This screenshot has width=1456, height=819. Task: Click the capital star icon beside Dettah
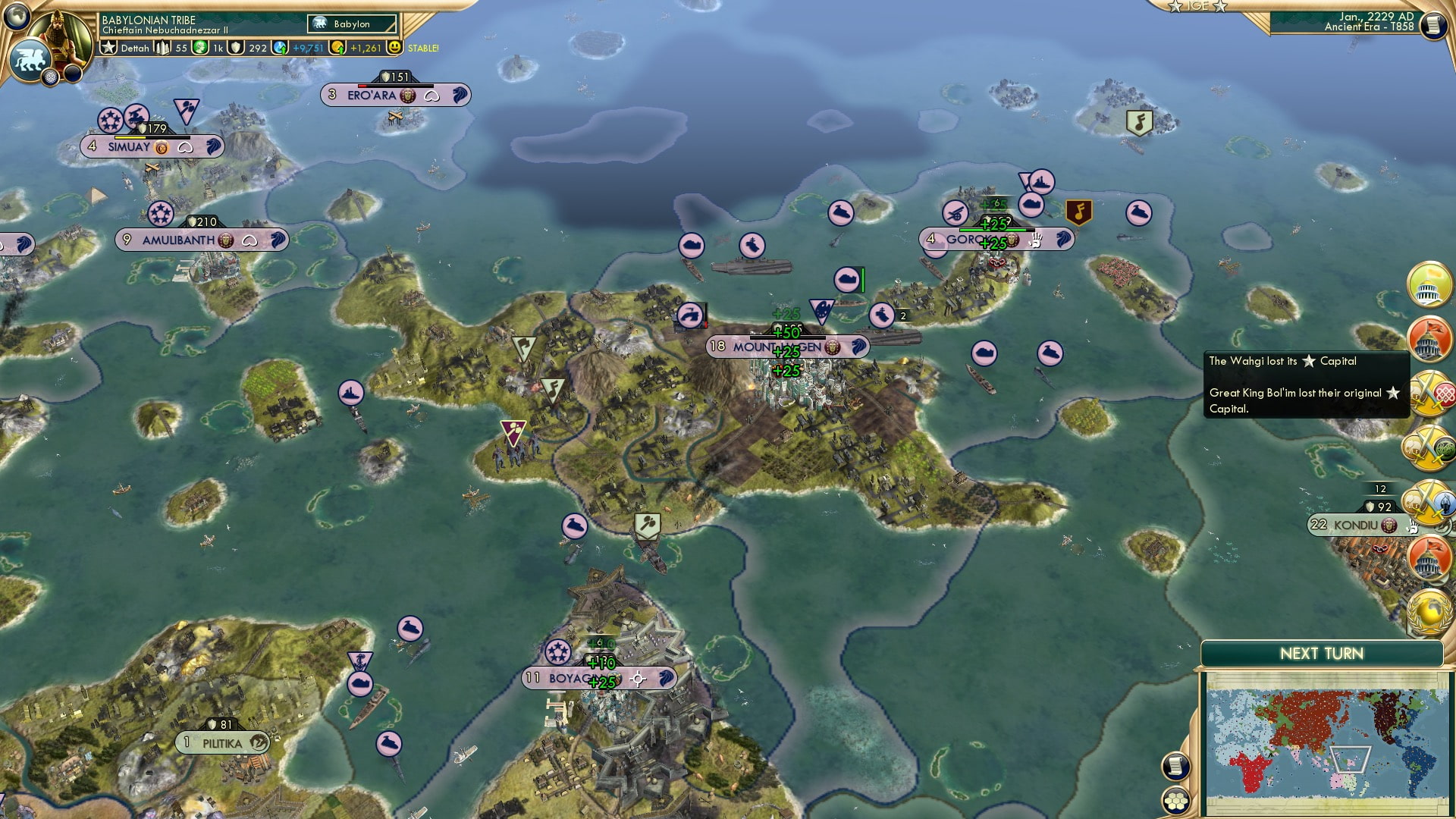coord(109,48)
